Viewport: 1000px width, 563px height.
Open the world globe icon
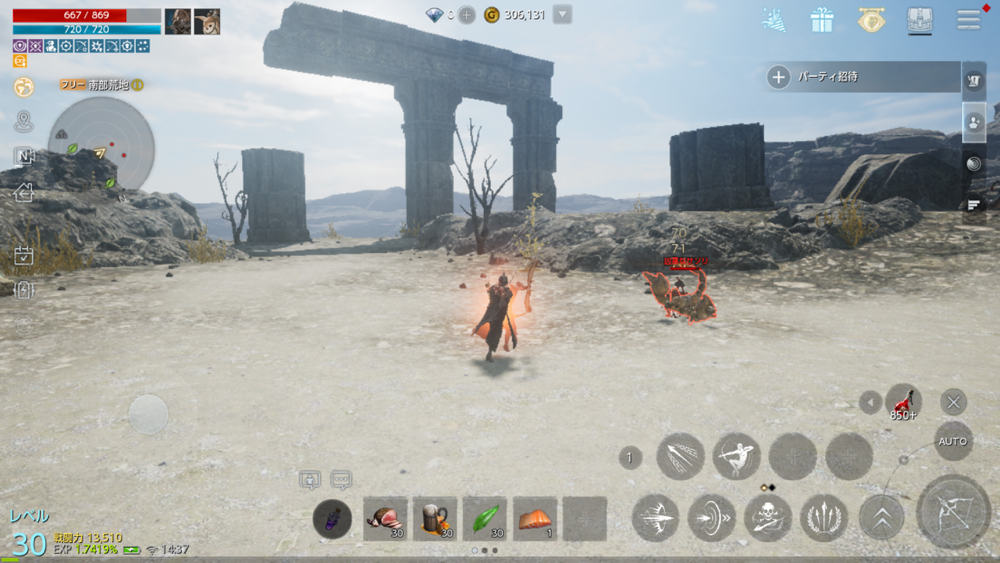pos(24,87)
